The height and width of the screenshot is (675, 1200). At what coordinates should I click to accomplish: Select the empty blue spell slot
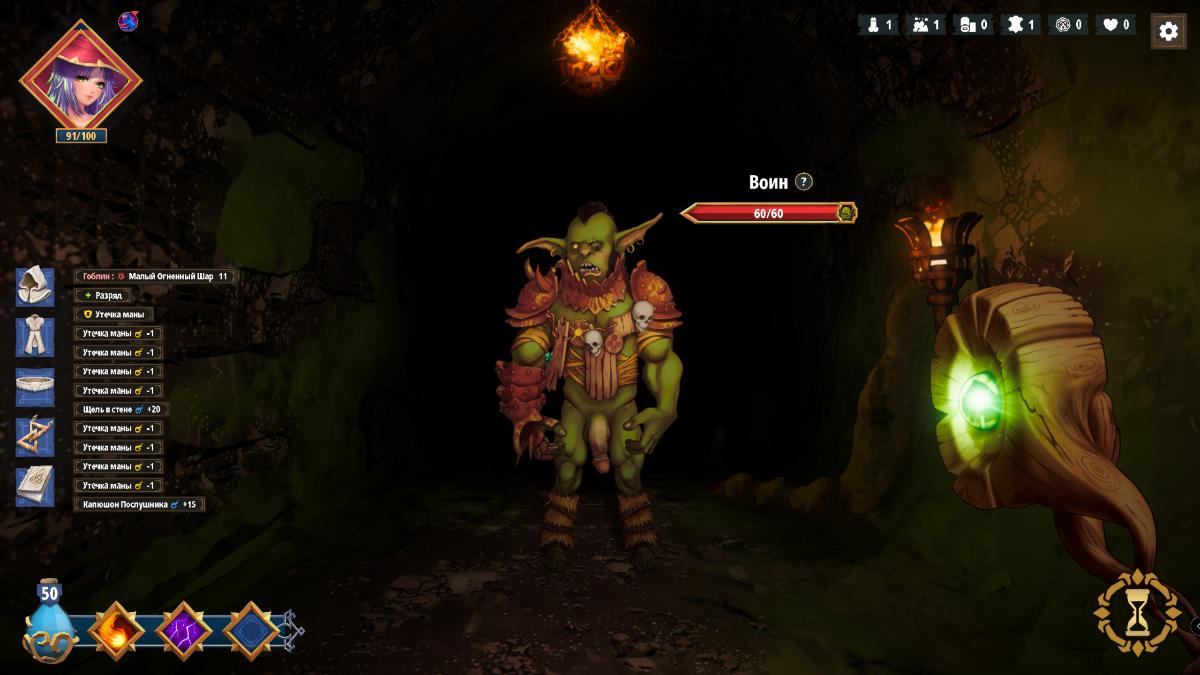tap(250, 632)
